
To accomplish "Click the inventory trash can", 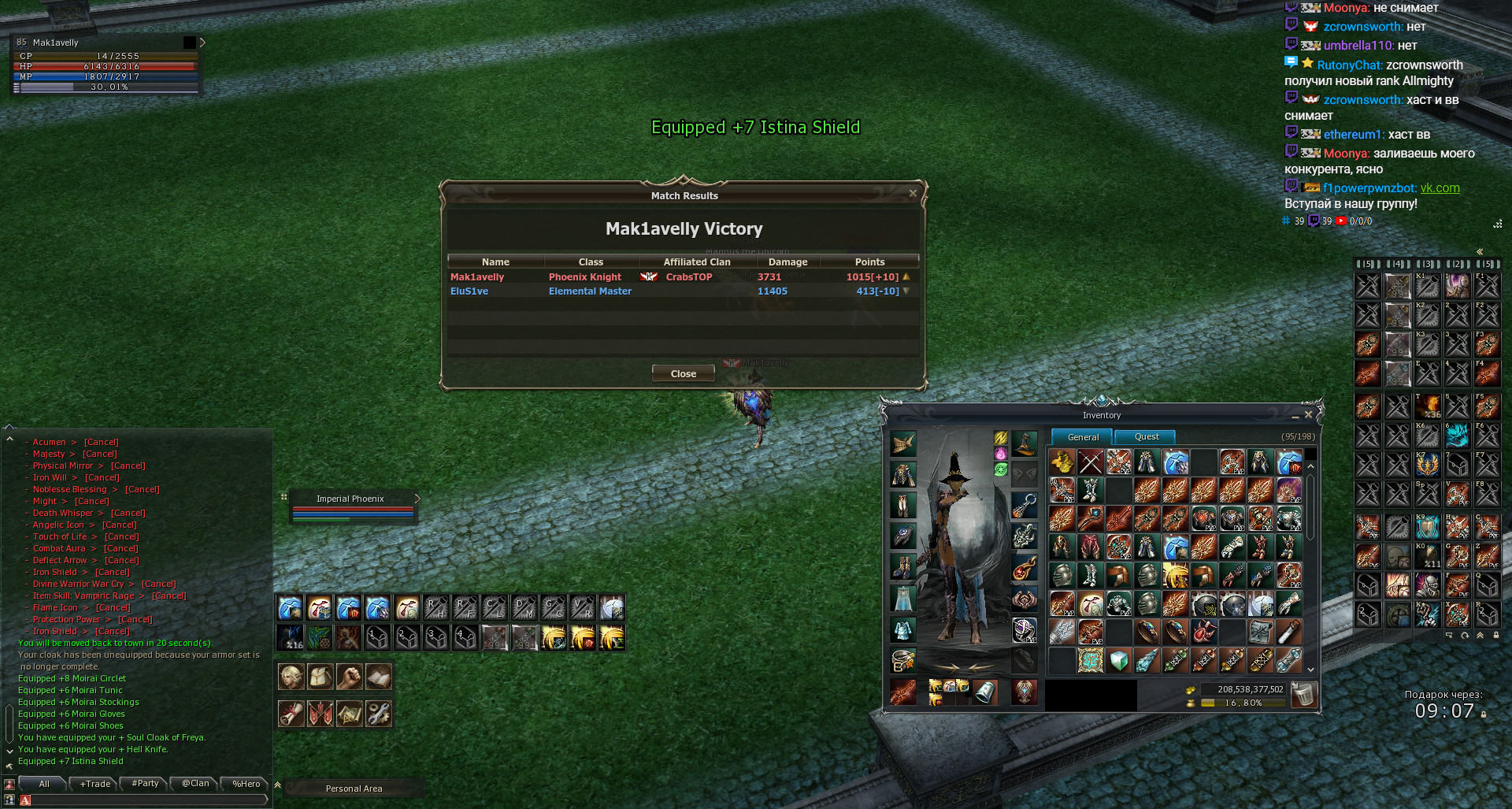I will 1303,695.
